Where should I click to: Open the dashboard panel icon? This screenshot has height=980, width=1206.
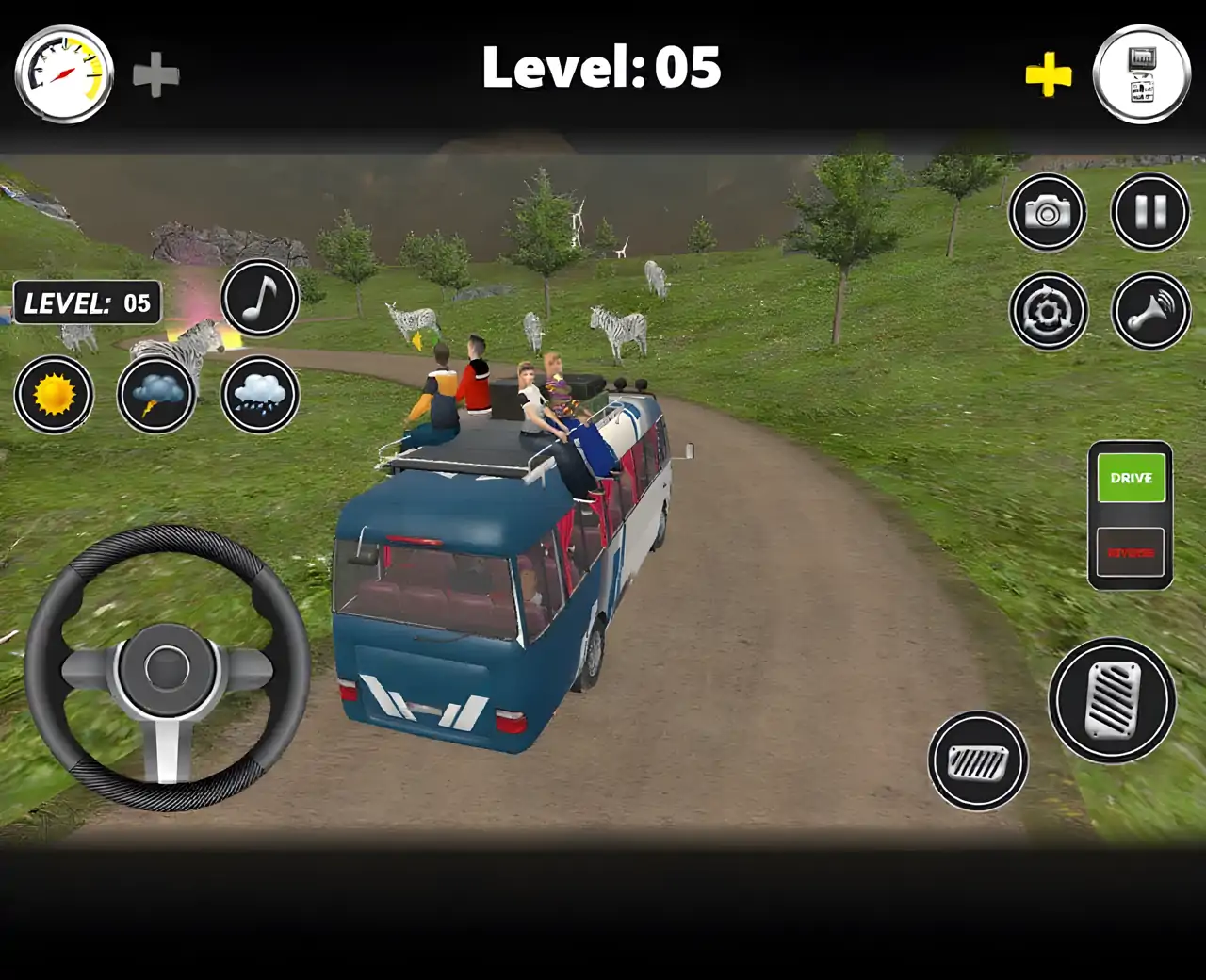pyautogui.click(x=1141, y=73)
